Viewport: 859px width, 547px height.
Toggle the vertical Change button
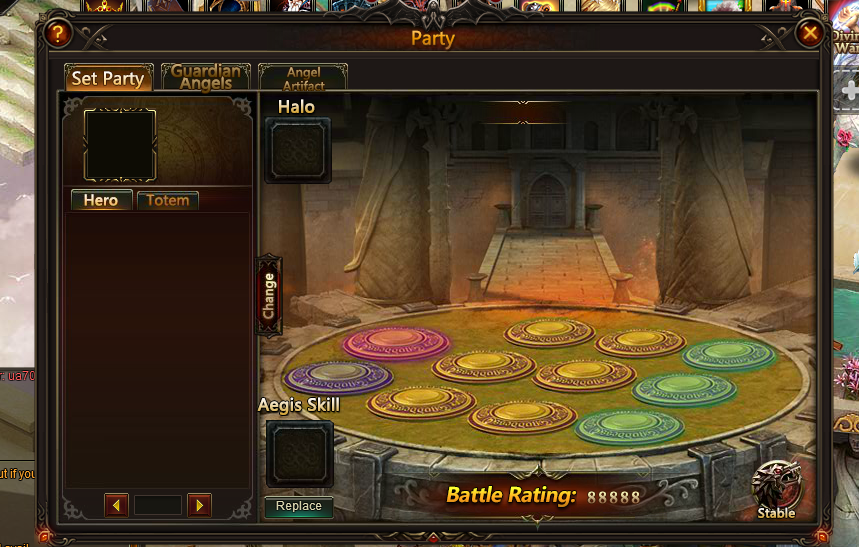(x=269, y=295)
